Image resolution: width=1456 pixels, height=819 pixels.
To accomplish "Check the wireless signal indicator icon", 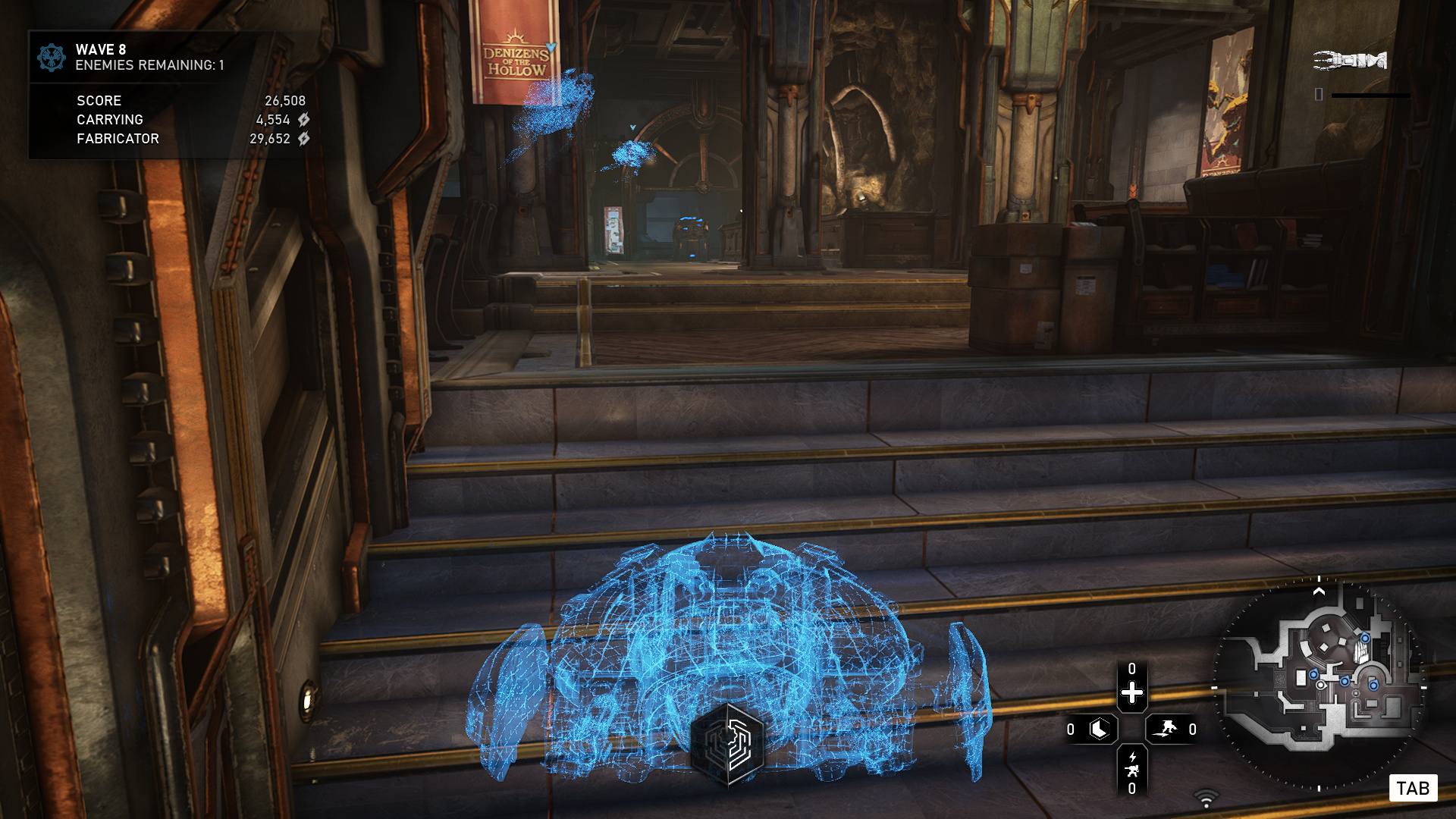I will tap(1206, 799).
